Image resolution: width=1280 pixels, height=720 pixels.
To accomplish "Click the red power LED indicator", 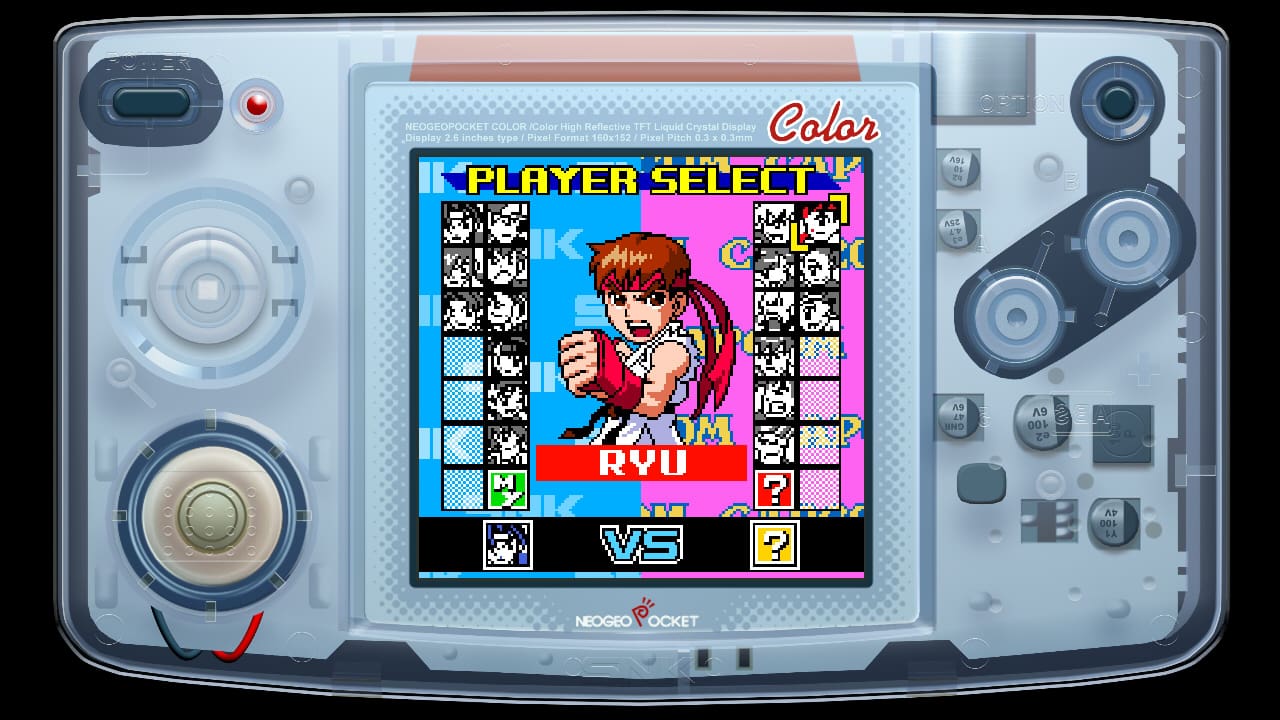I will (x=258, y=105).
